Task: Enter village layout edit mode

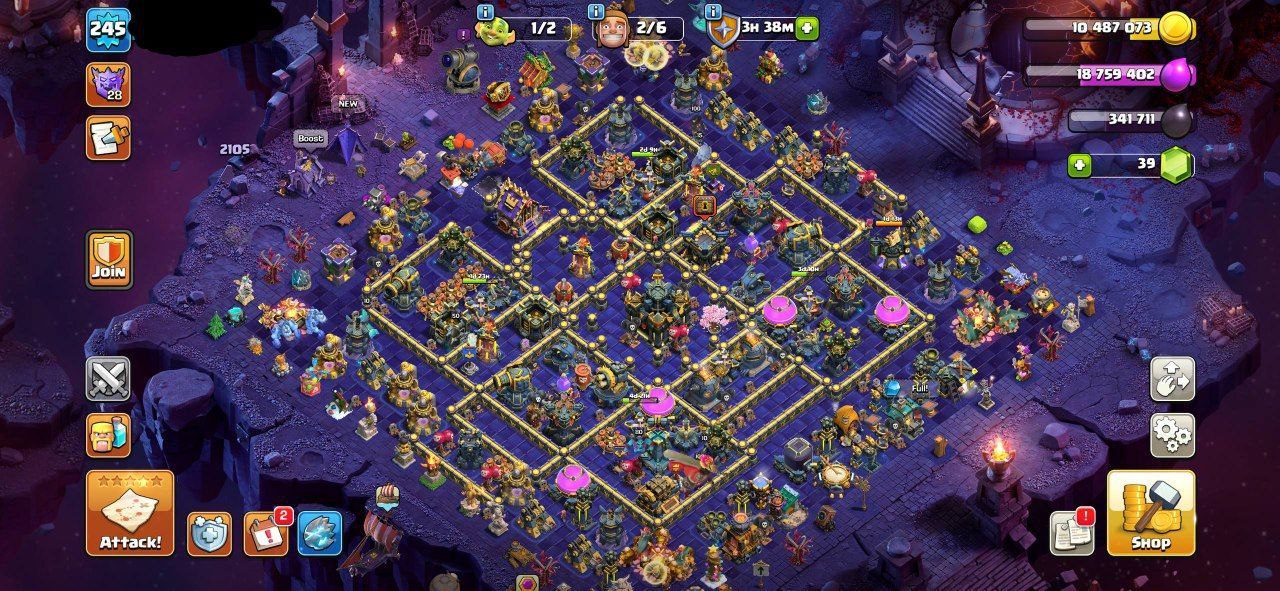Action: (x=1172, y=380)
